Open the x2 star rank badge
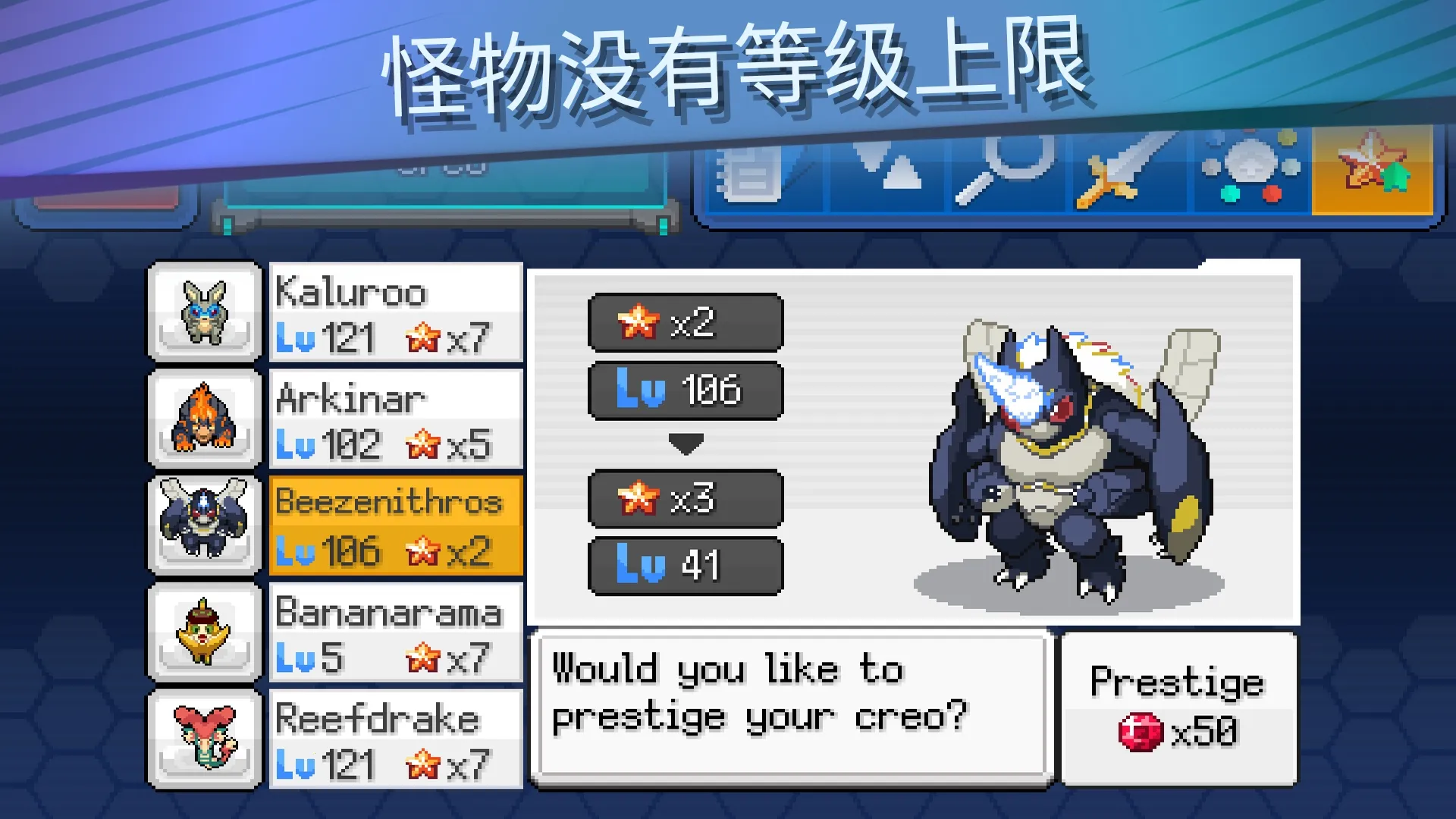 (x=685, y=322)
